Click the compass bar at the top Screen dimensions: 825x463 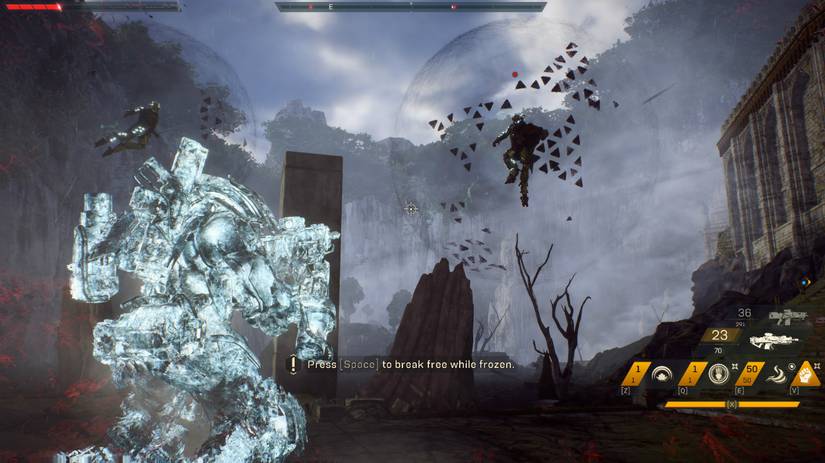tap(410, 6)
